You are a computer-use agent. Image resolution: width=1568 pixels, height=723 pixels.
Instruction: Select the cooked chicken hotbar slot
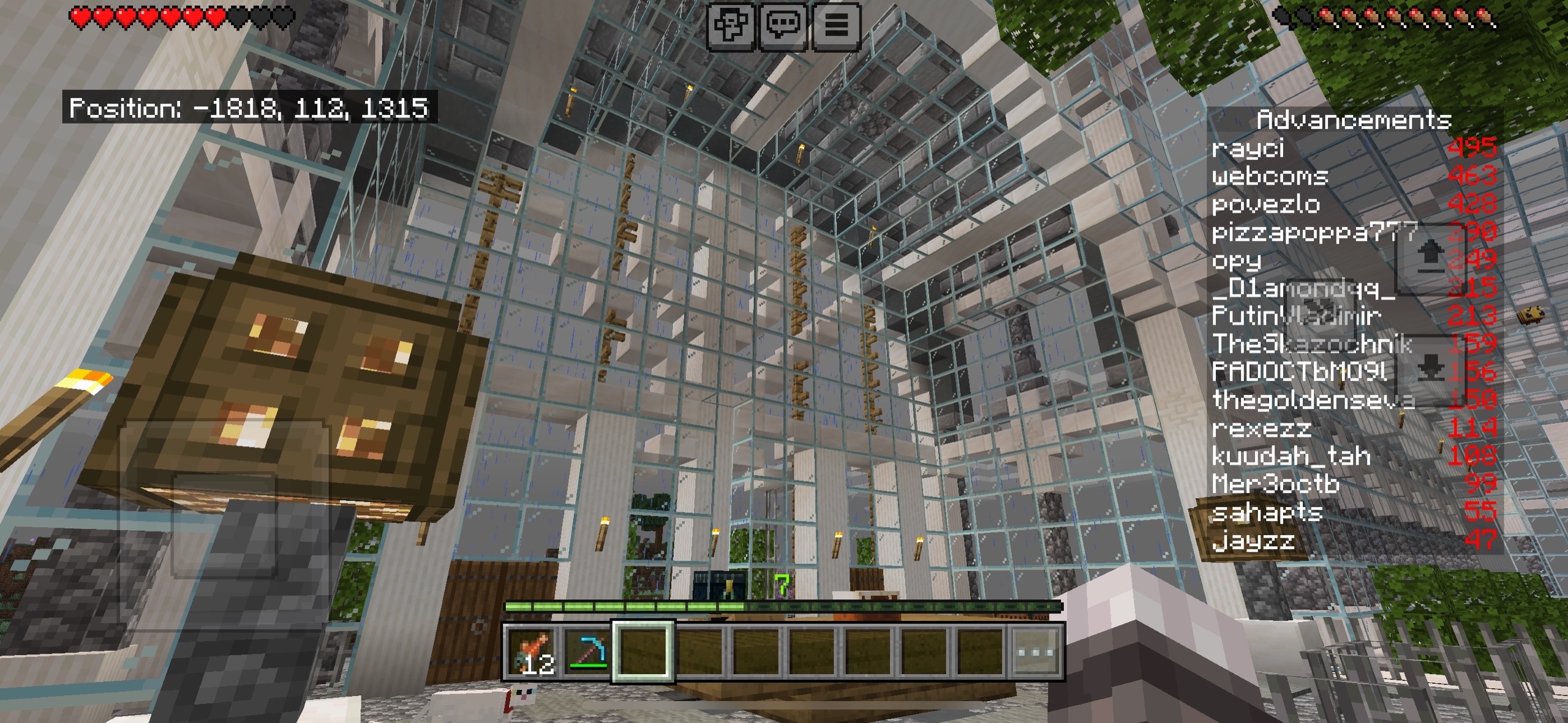tap(531, 652)
